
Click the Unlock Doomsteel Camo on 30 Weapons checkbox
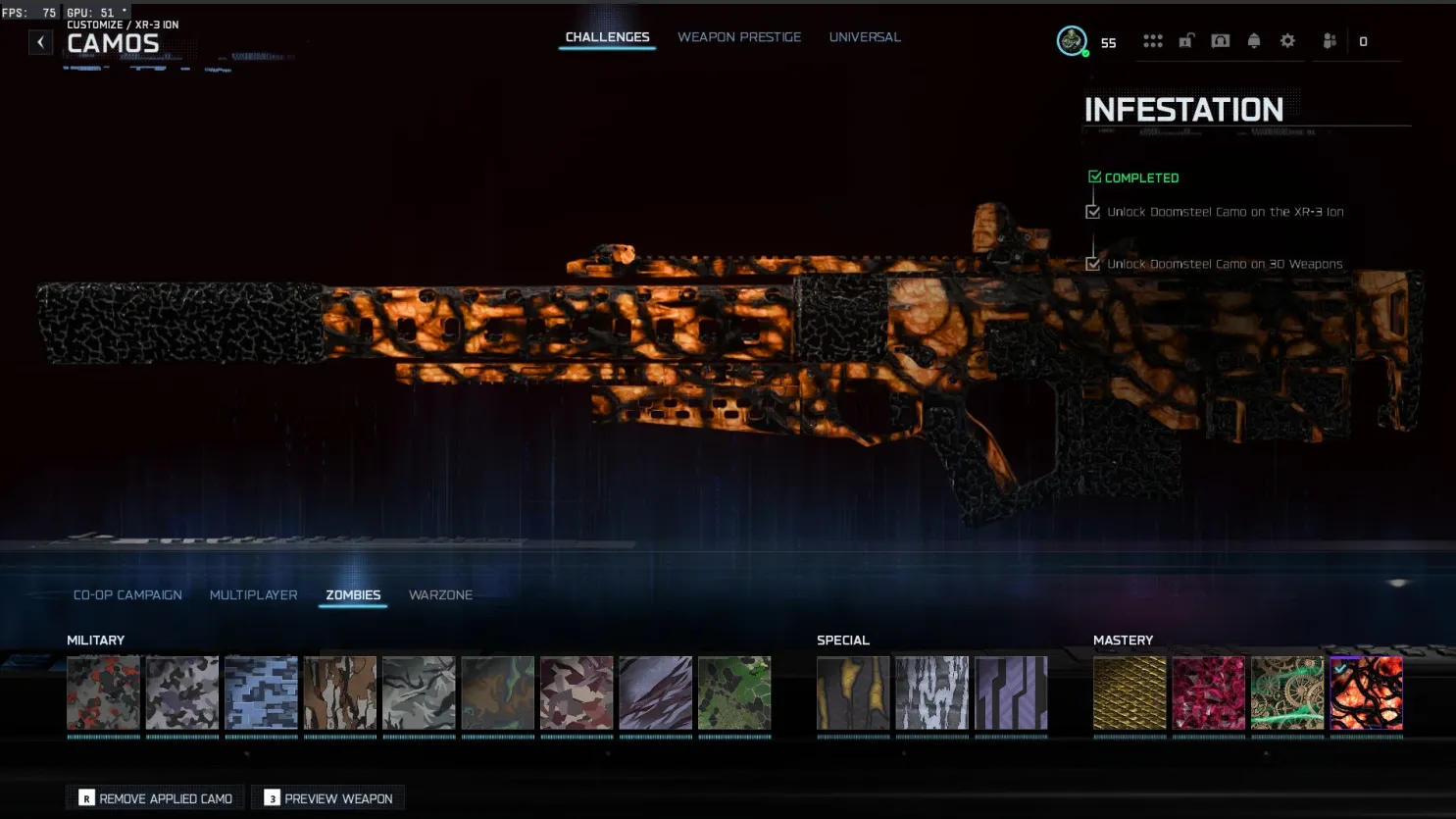tap(1092, 263)
